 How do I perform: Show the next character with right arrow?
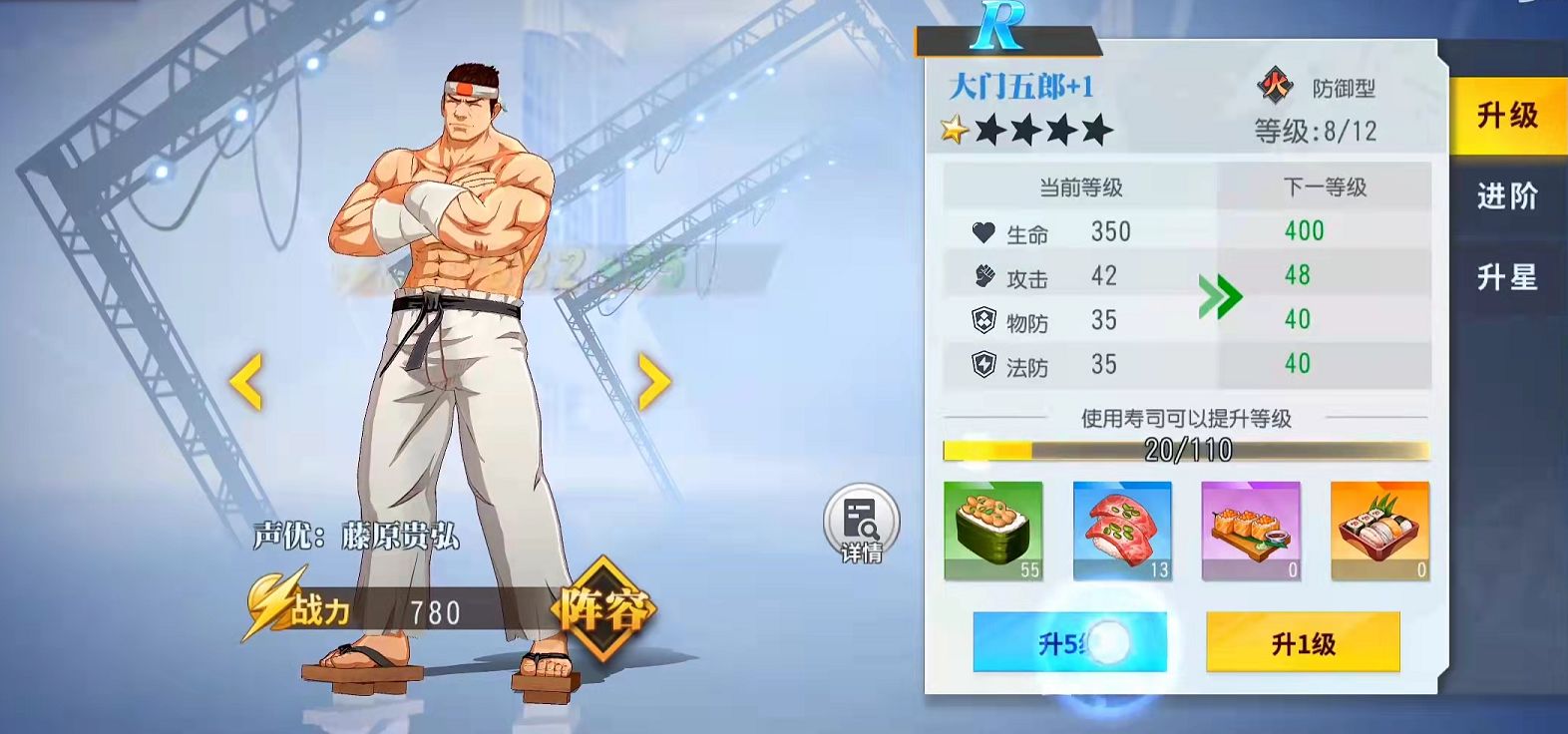pyautogui.click(x=653, y=381)
